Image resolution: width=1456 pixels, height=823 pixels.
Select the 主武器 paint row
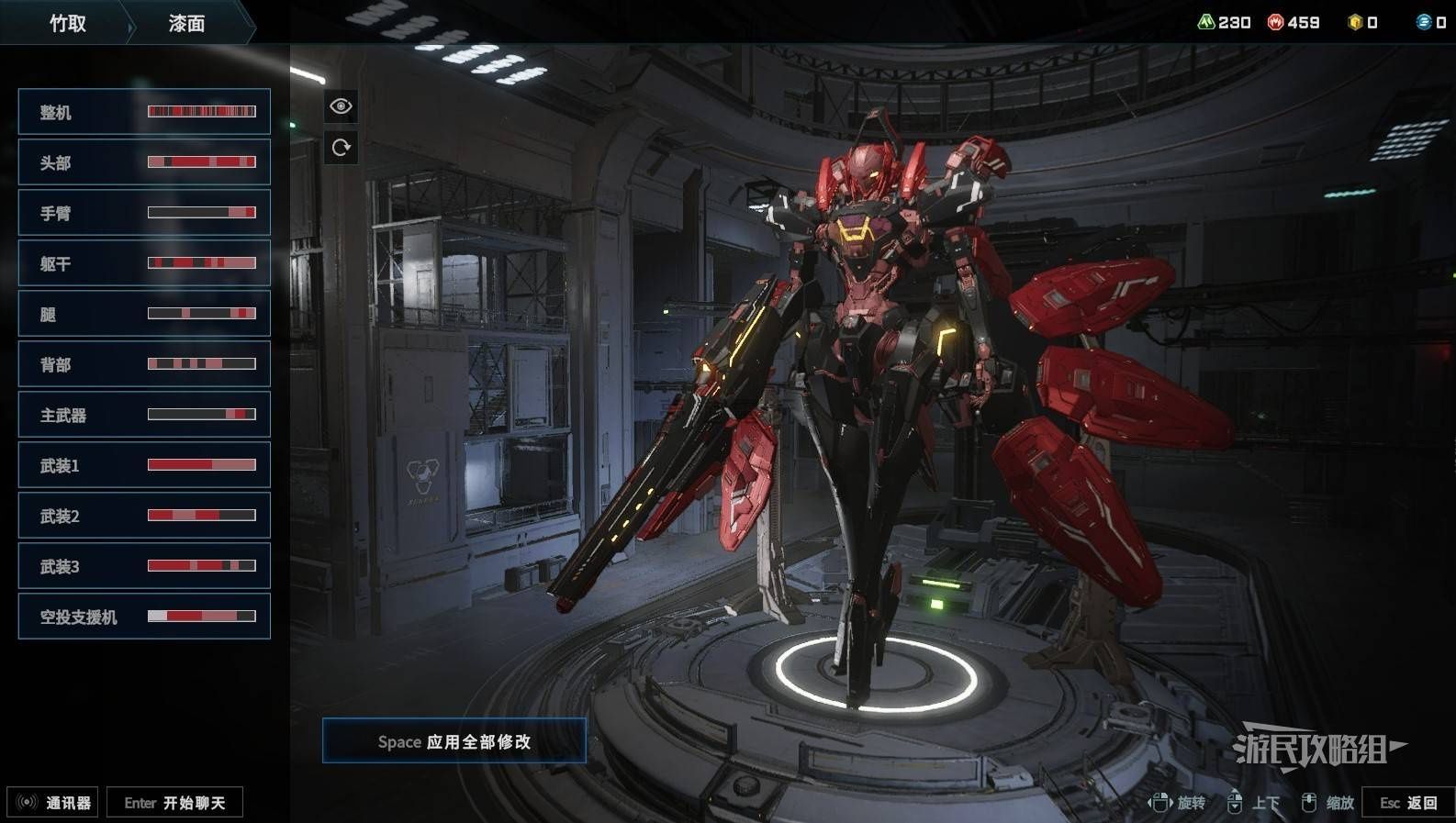(x=144, y=415)
